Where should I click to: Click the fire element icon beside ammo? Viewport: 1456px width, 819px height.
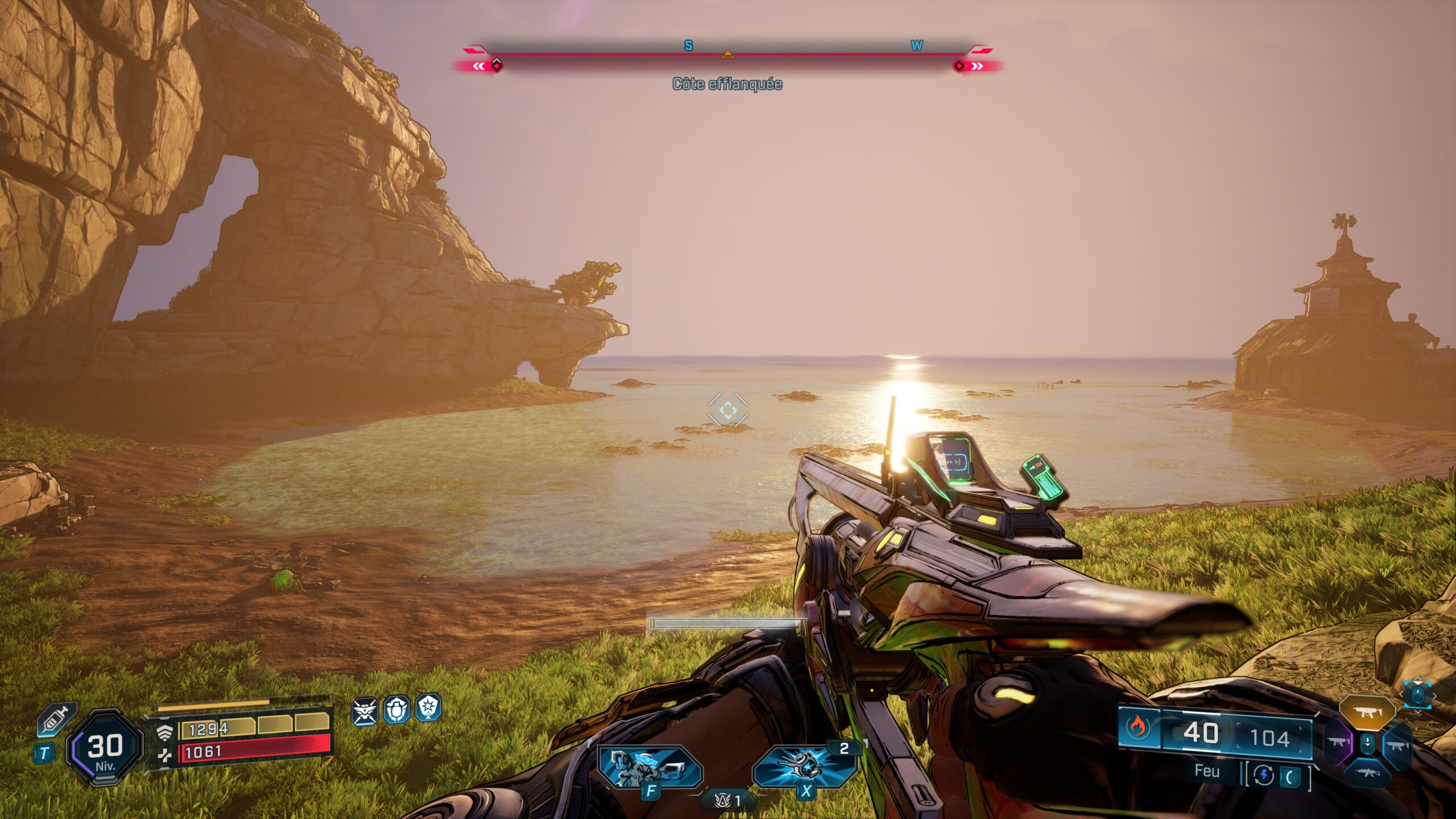point(1139,726)
